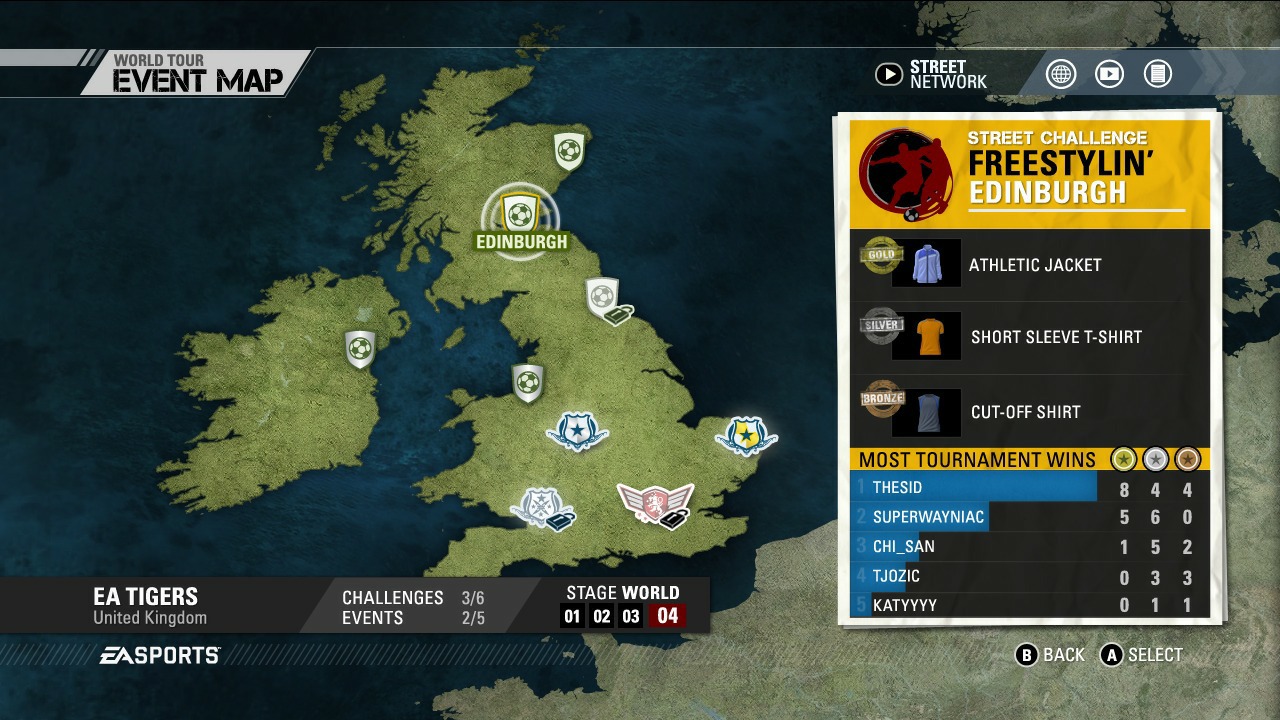Screen dimensions: 1280x720
Task: Open the Street Network video player icon
Action: pos(1109,73)
